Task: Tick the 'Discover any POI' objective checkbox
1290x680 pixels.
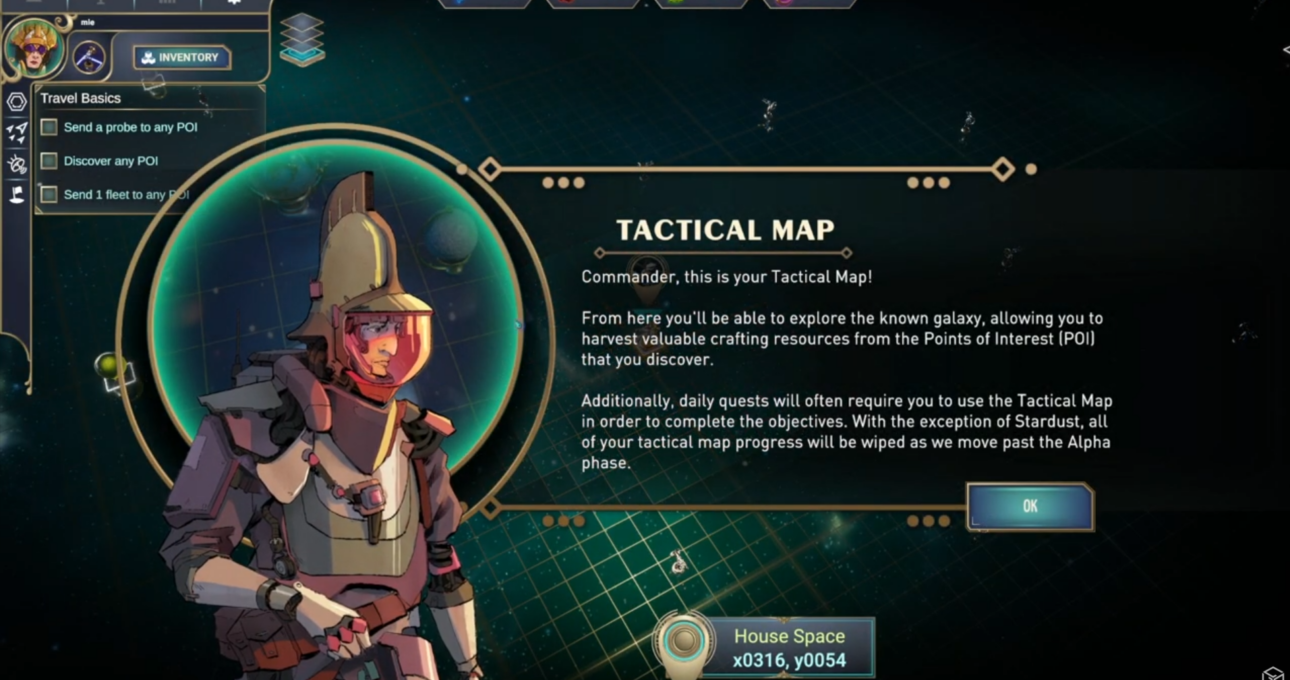Action: coord(49,161)
